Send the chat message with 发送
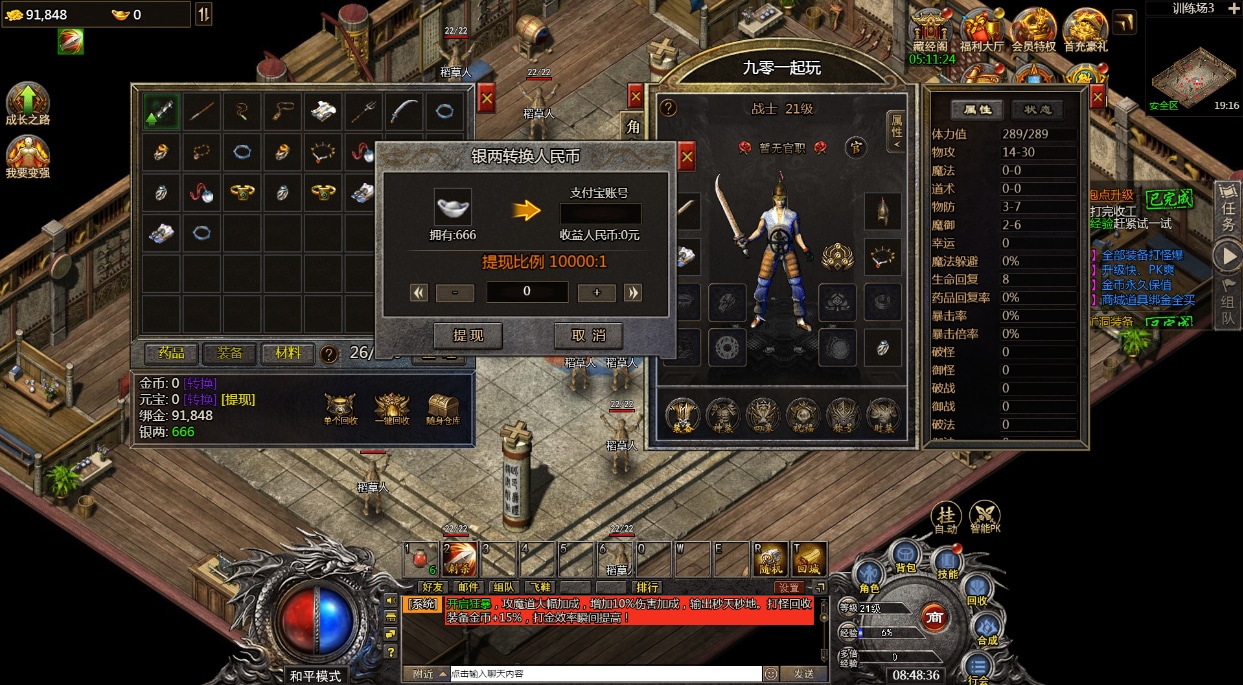The width and height of the screenshot is (1243, 685). tap(803, 674)
